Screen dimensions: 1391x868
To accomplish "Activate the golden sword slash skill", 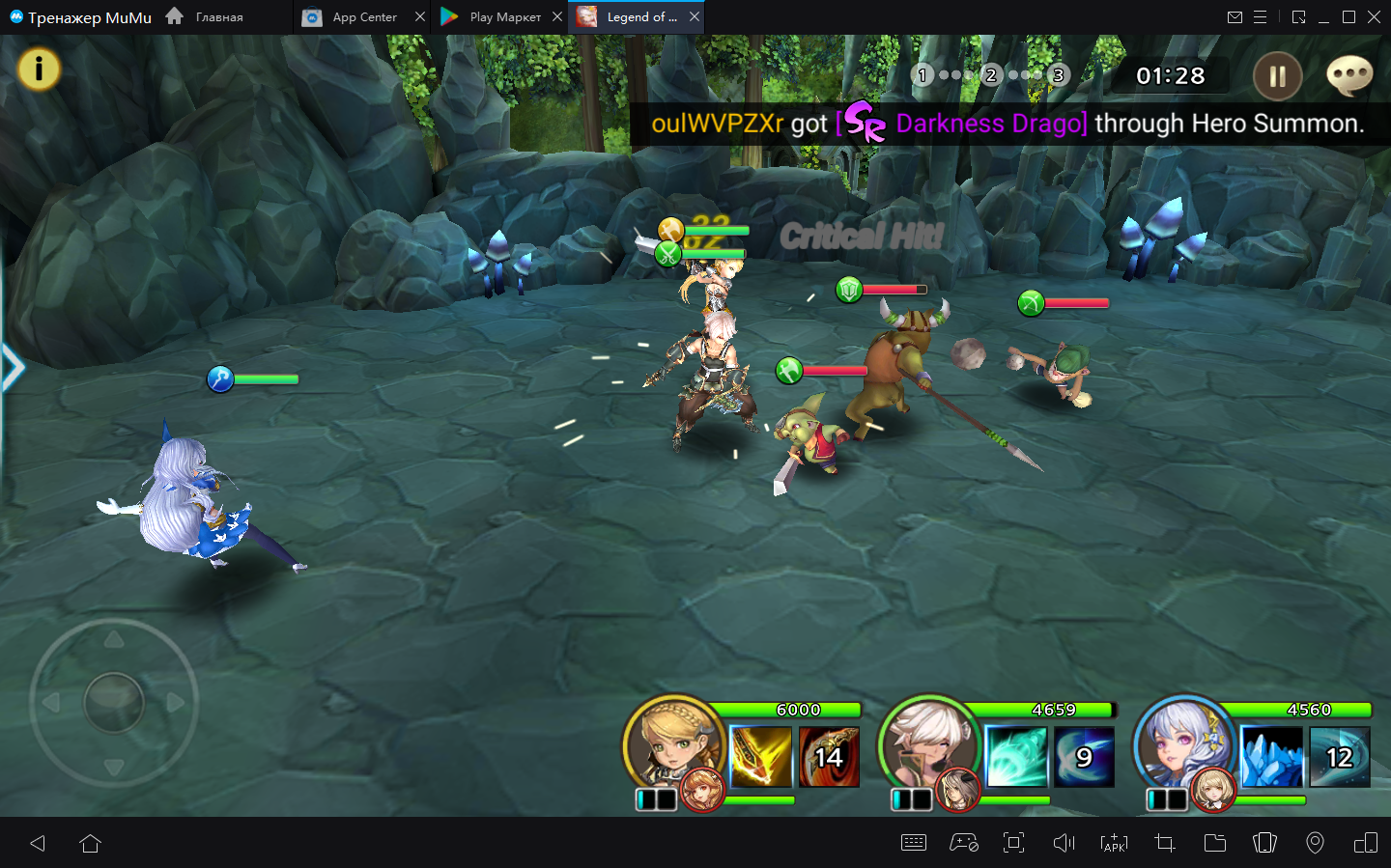I will point(760,757).
